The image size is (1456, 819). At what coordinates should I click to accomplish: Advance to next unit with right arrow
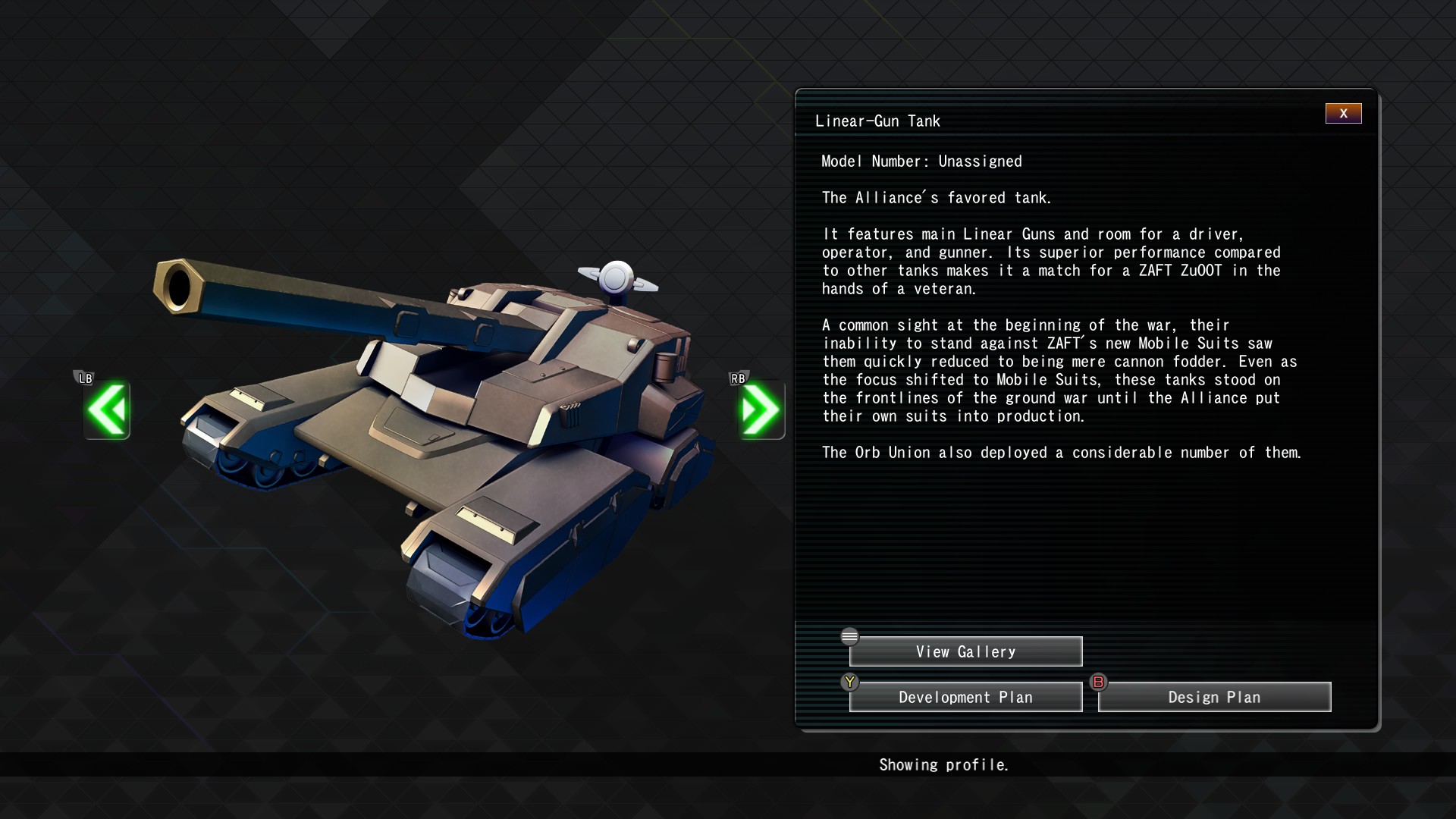761,410
